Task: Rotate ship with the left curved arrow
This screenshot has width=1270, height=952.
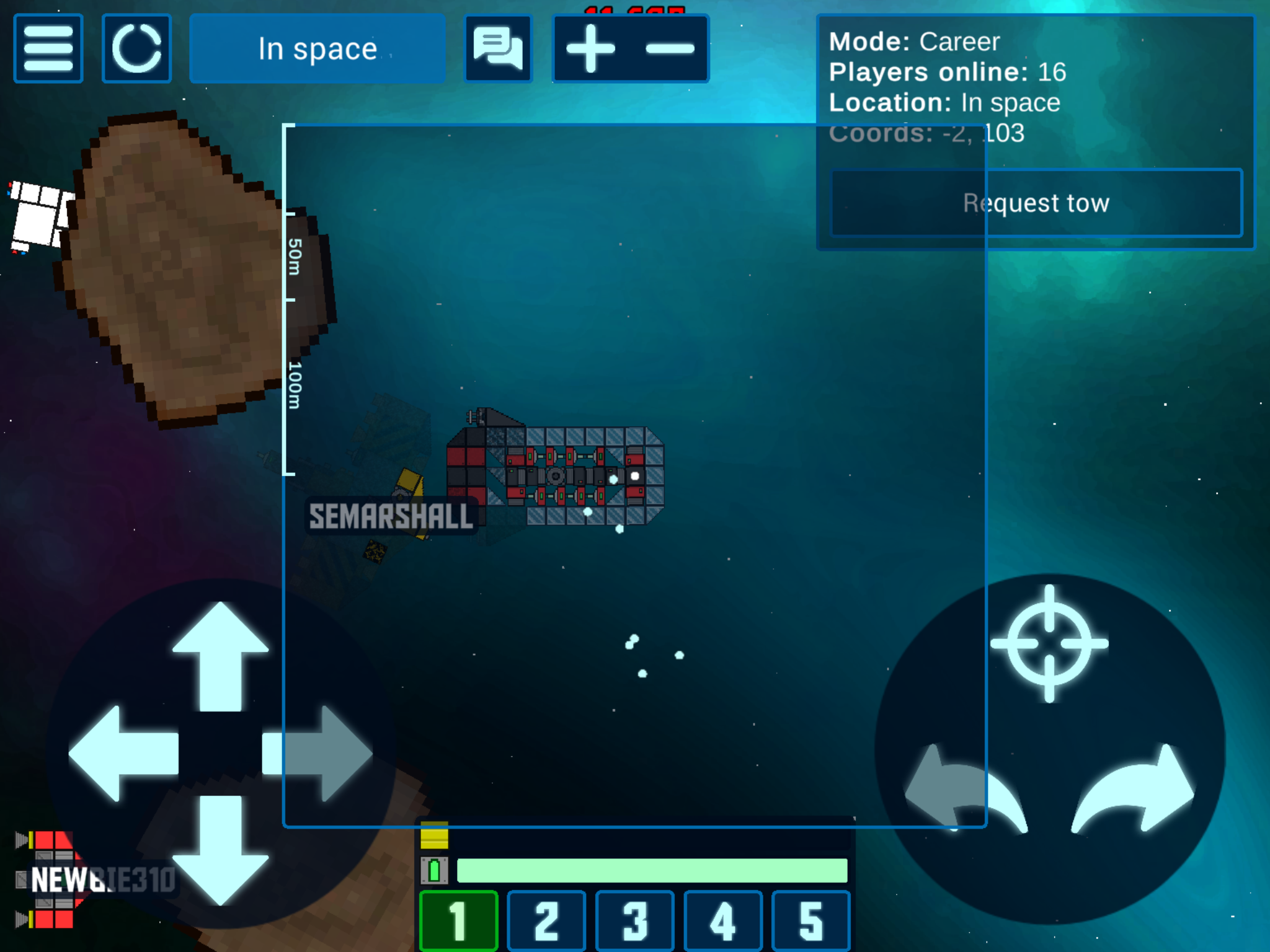Action: coord(964,790)
